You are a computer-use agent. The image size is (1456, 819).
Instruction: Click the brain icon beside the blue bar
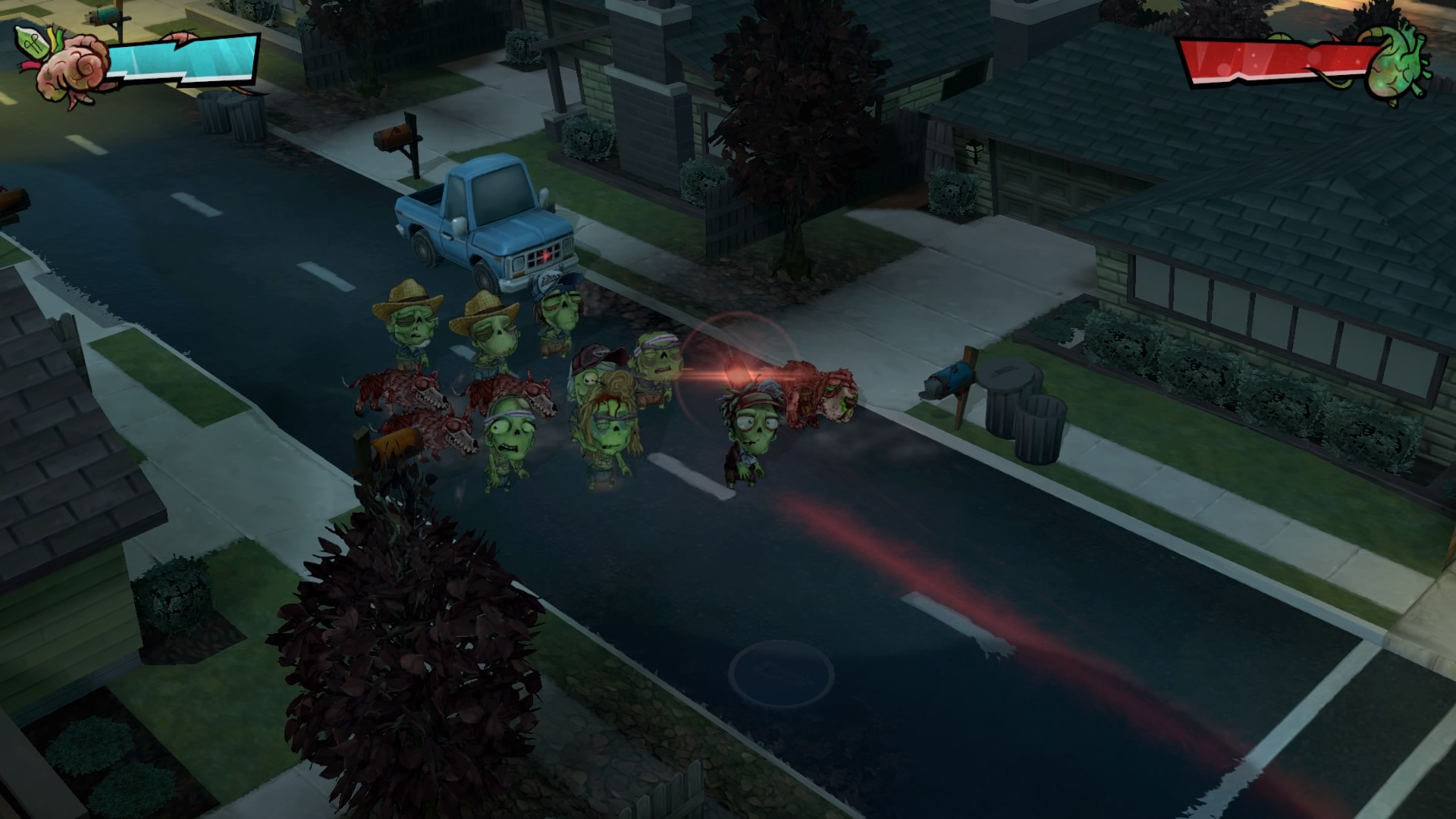pos(70,67)
